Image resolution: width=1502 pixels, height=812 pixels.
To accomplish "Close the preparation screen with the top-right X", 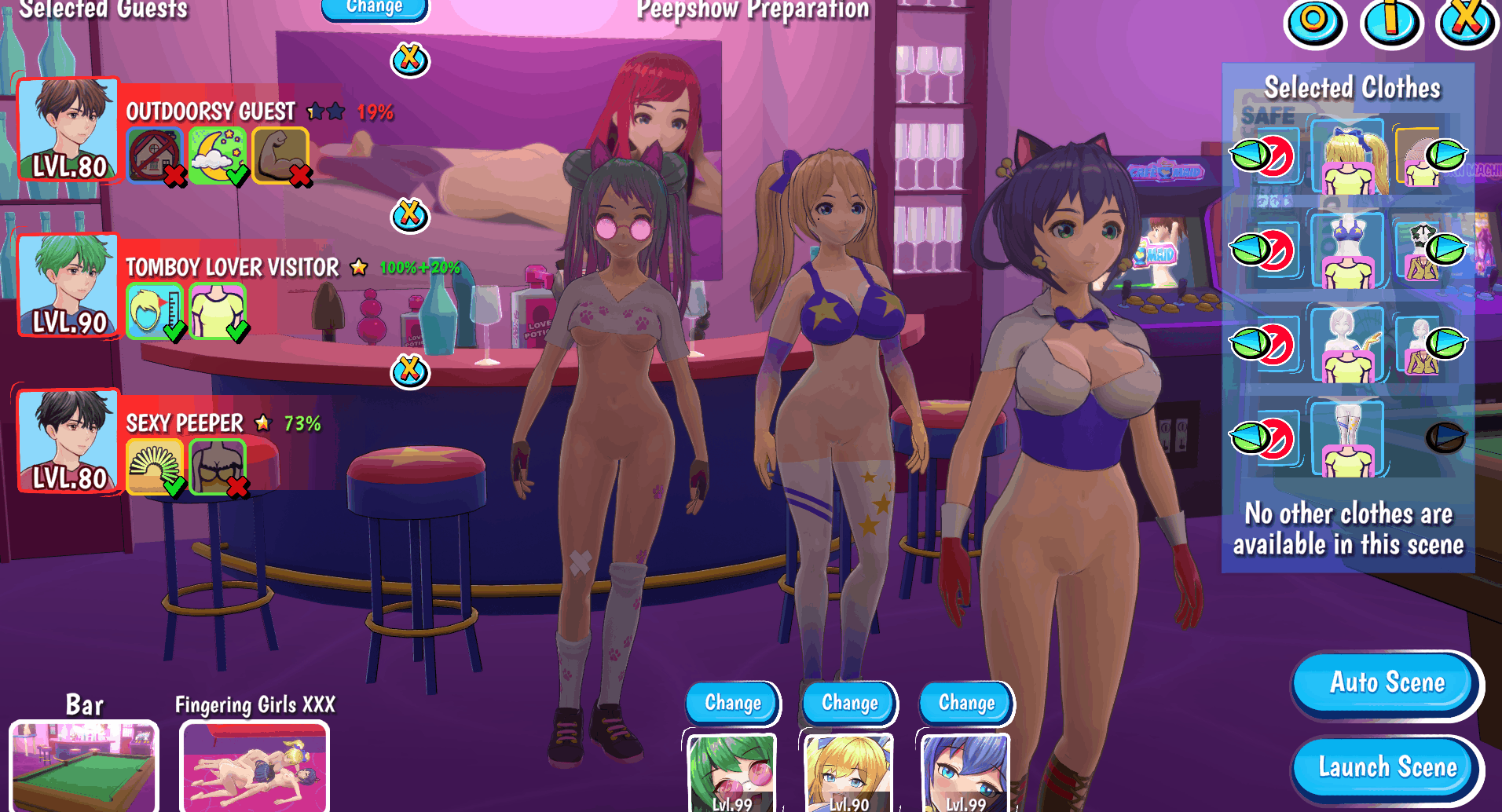I will pos(1466,20).
